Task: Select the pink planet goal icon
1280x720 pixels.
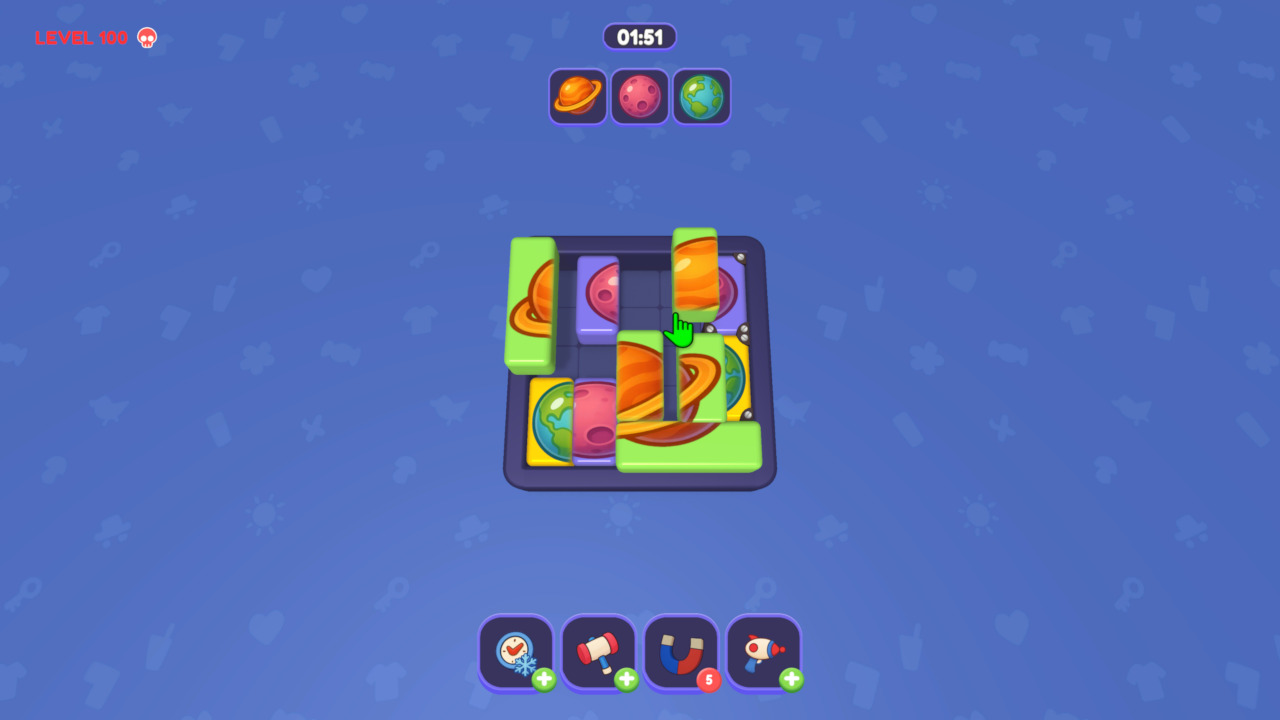Action: click(x=640, y=96)
